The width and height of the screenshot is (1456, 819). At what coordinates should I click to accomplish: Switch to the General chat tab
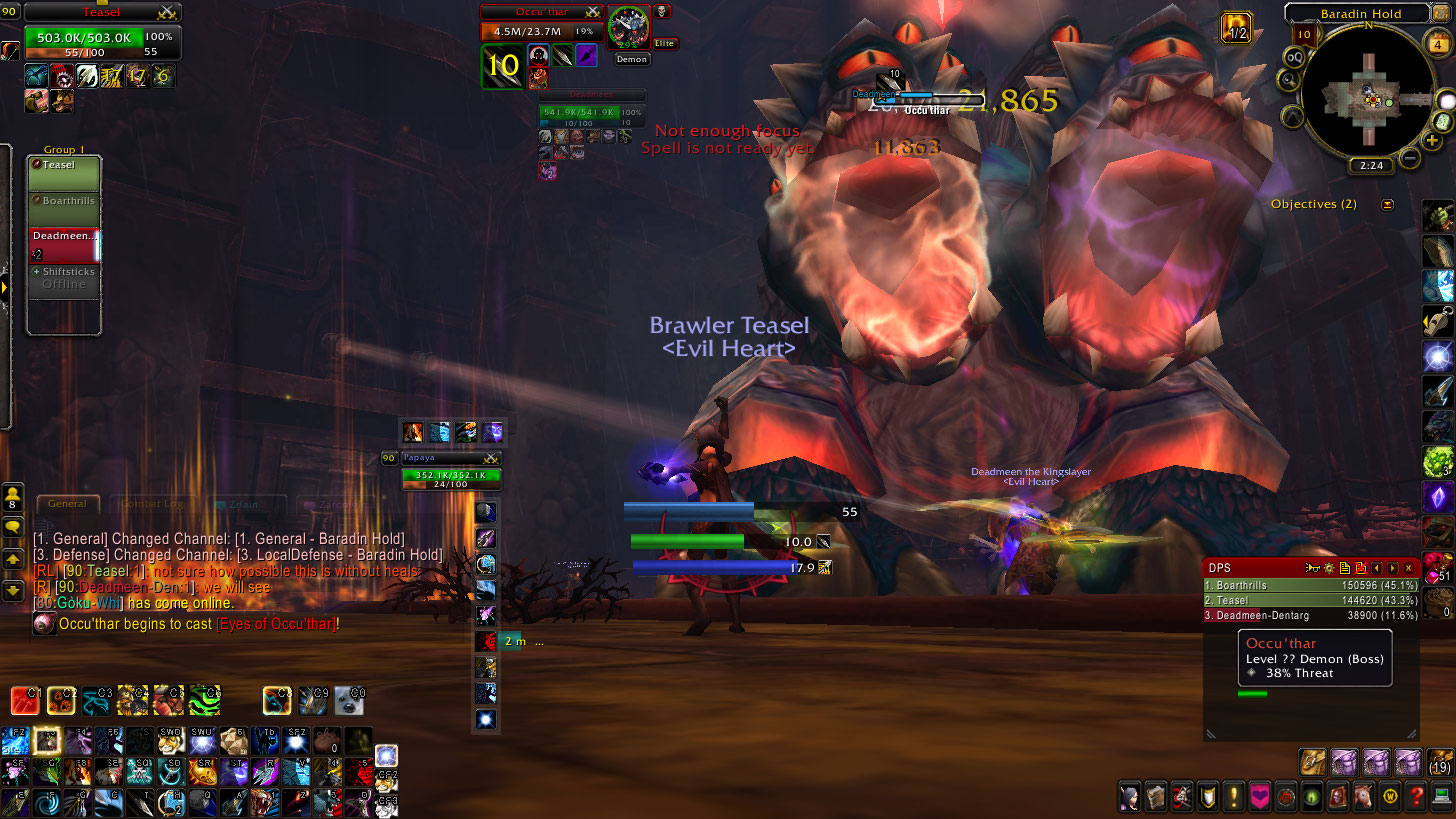[x=68, y=505]
